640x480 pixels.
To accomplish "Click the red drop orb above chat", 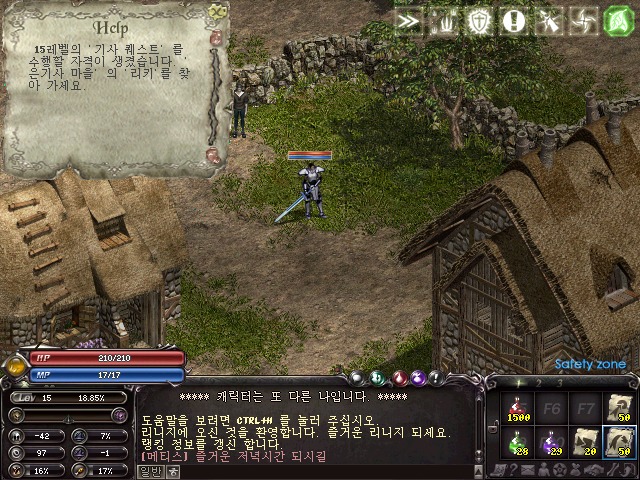I will coord(398,377).
